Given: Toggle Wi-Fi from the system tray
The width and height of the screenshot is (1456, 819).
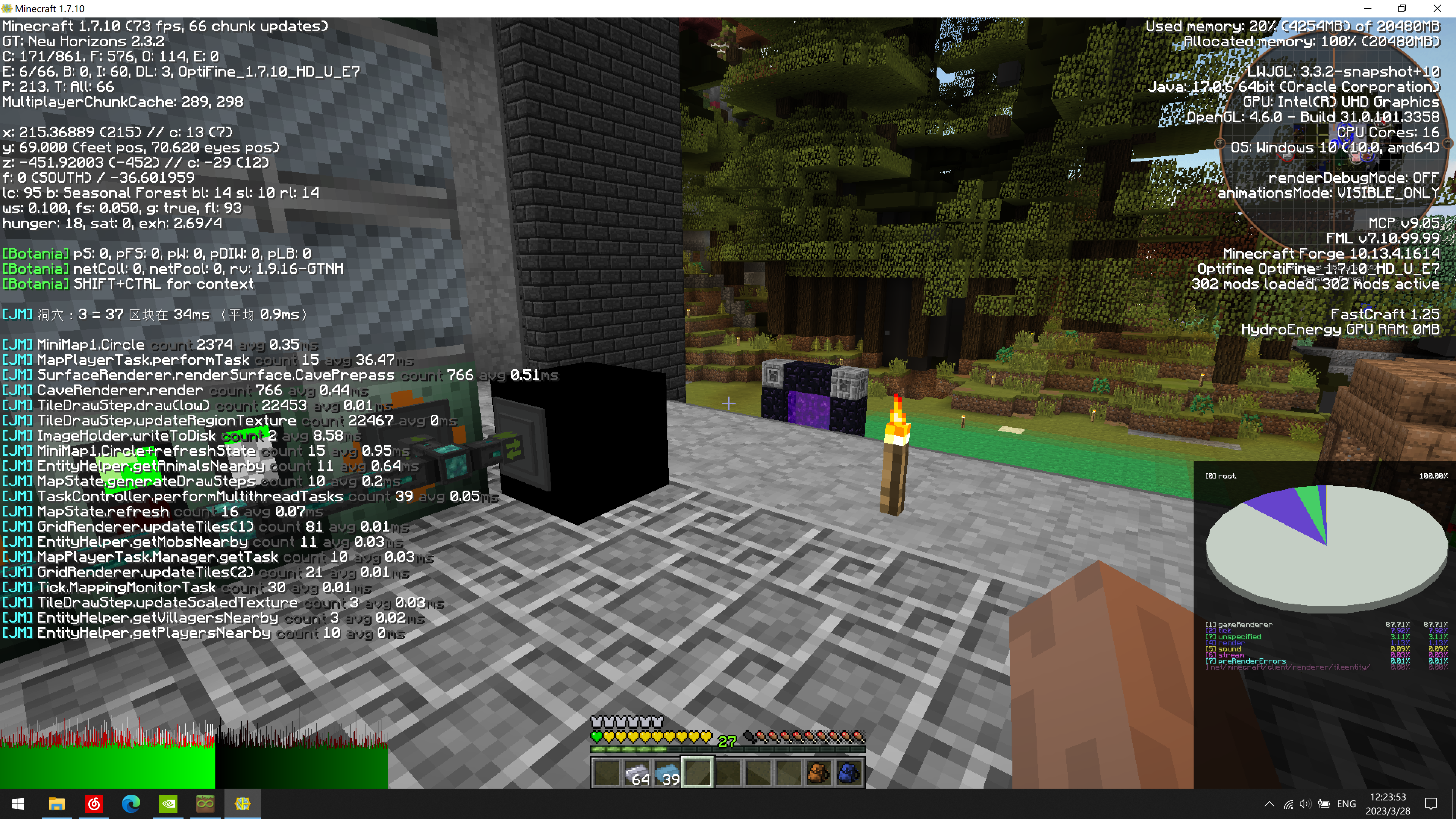Looking at the screenshot, I should point(1289,803).
